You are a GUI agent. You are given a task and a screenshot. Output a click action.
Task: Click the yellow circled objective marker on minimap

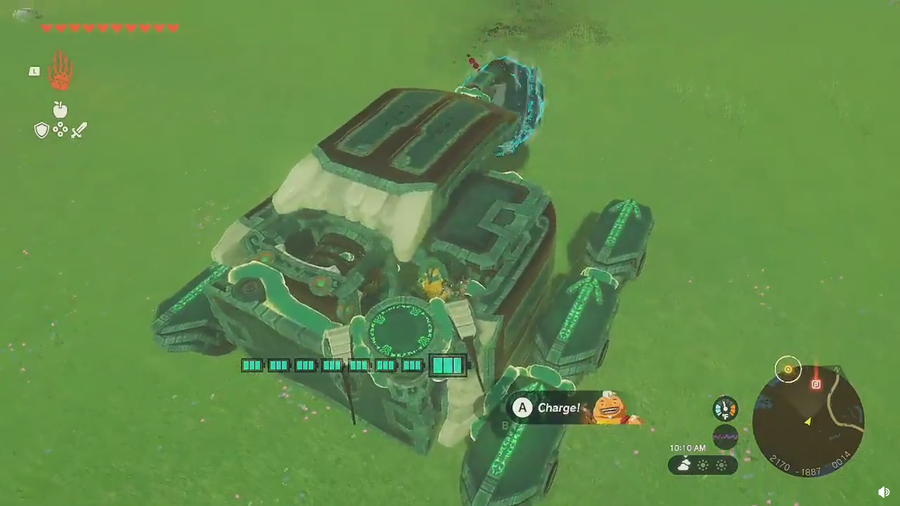point(789,368)
